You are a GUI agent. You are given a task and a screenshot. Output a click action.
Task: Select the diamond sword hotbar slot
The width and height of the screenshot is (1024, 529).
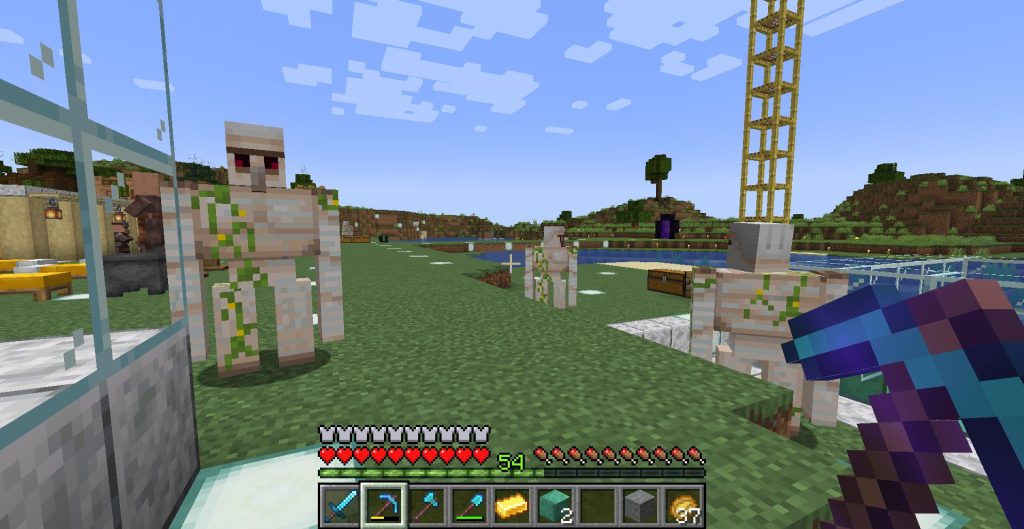[339, 505]
